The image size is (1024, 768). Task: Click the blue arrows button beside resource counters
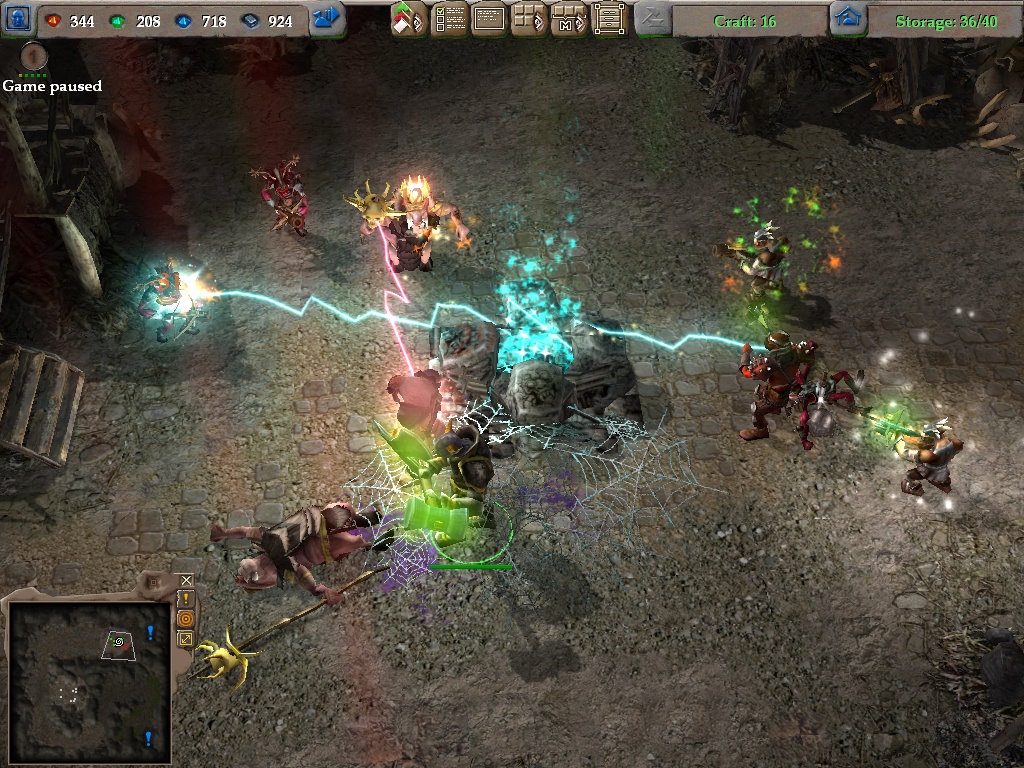pos(327,18)
